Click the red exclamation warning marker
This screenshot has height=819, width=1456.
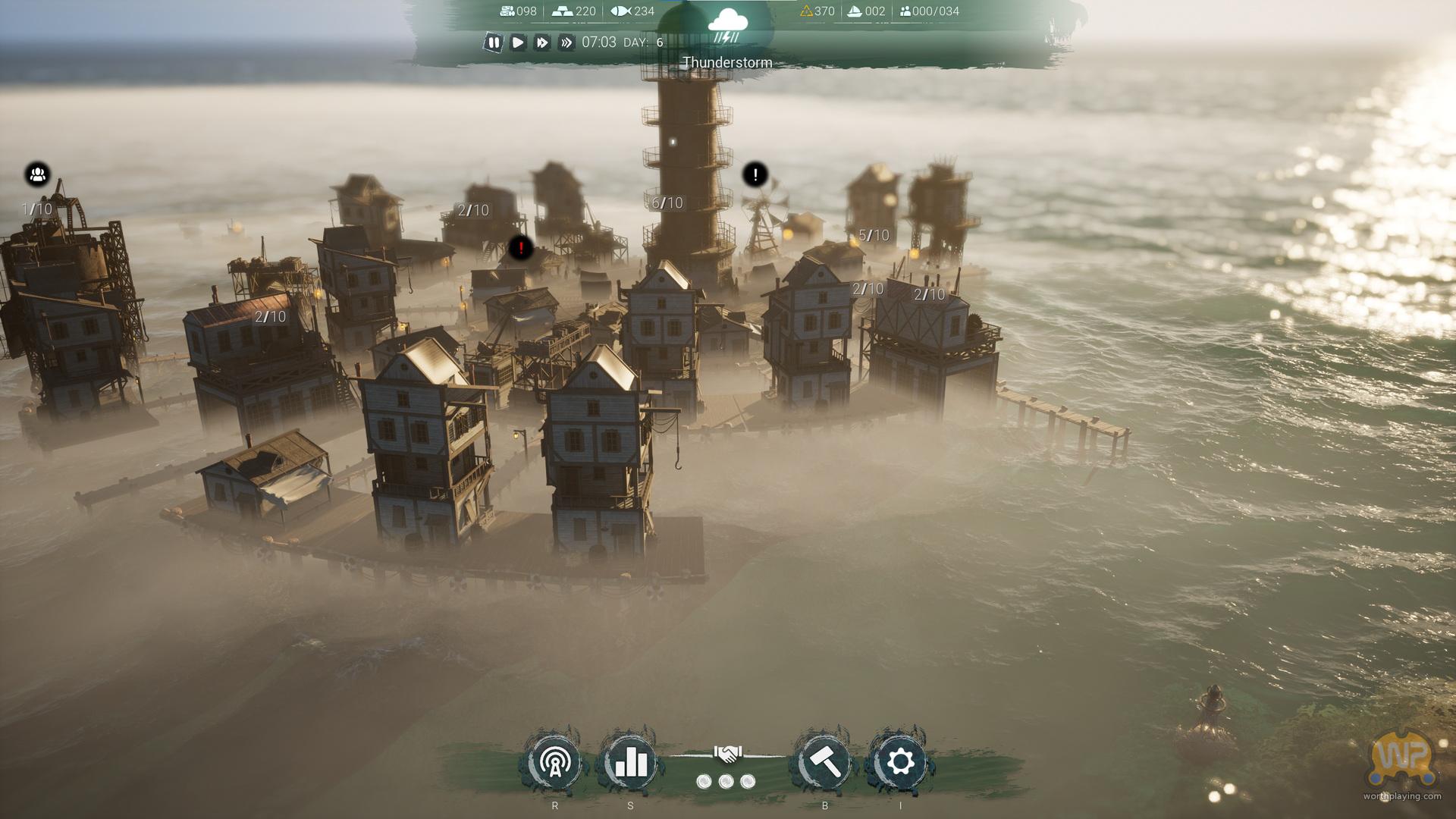(521, 247)
